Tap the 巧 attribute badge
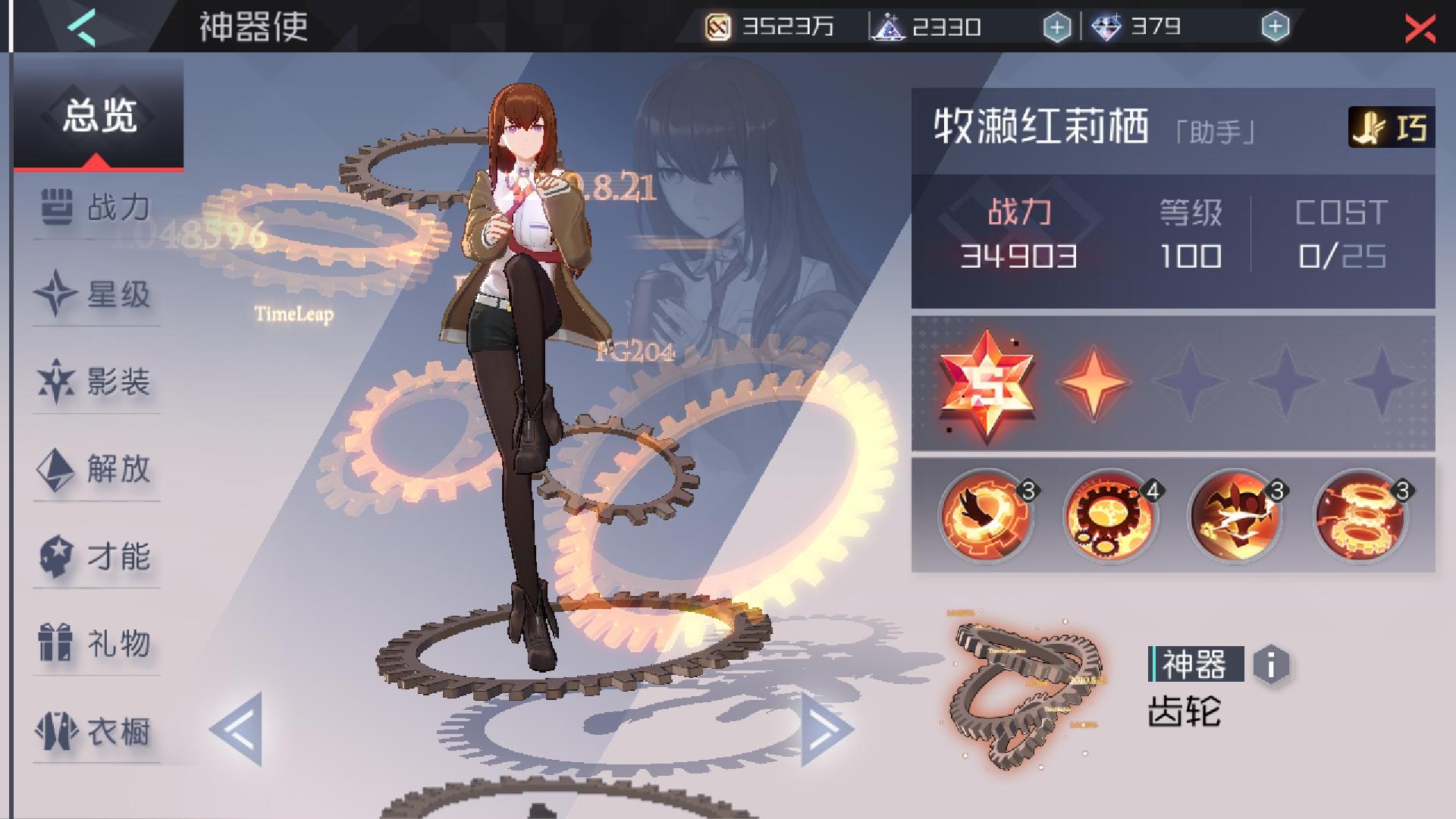This screenshot has height=819, width=1456. pyautogui.click(x=1394, y=127)
